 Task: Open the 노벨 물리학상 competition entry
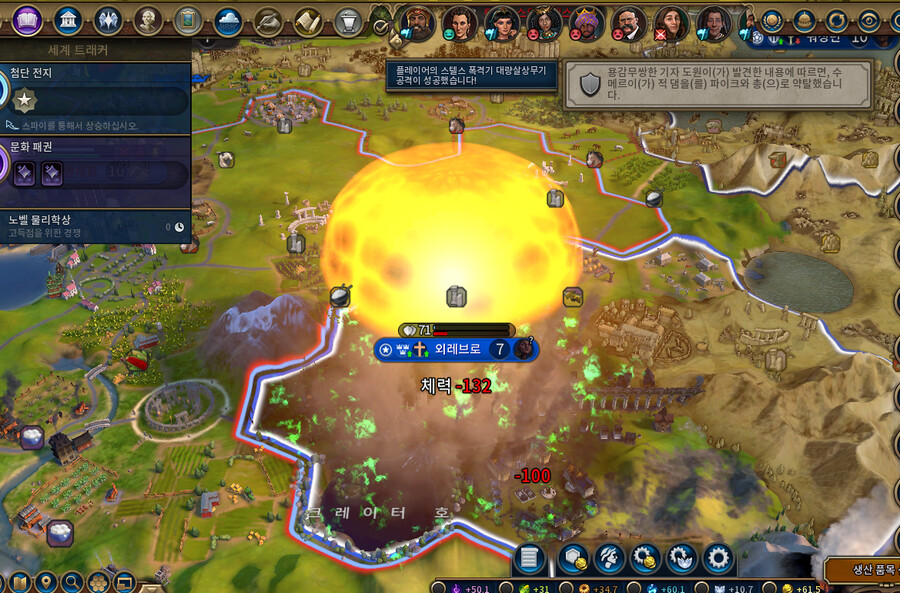[95, 224]
